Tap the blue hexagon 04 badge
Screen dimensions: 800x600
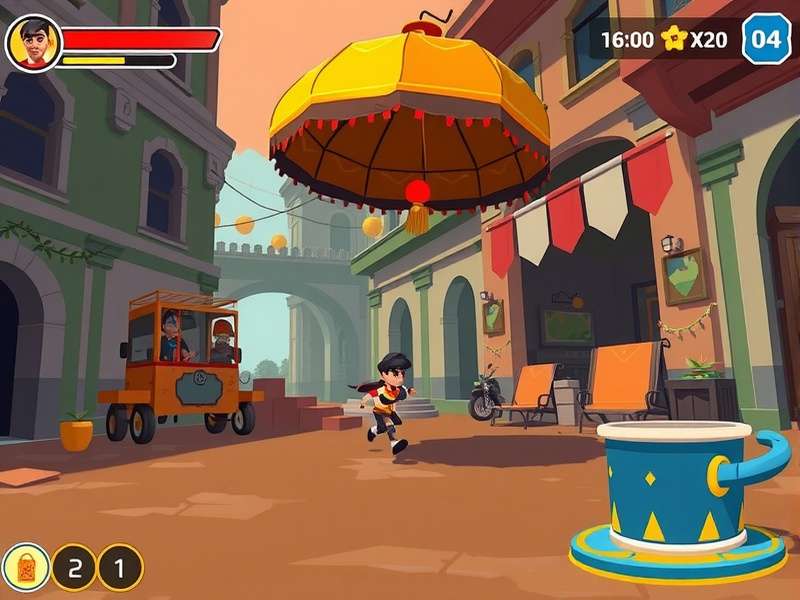(766, 40)
